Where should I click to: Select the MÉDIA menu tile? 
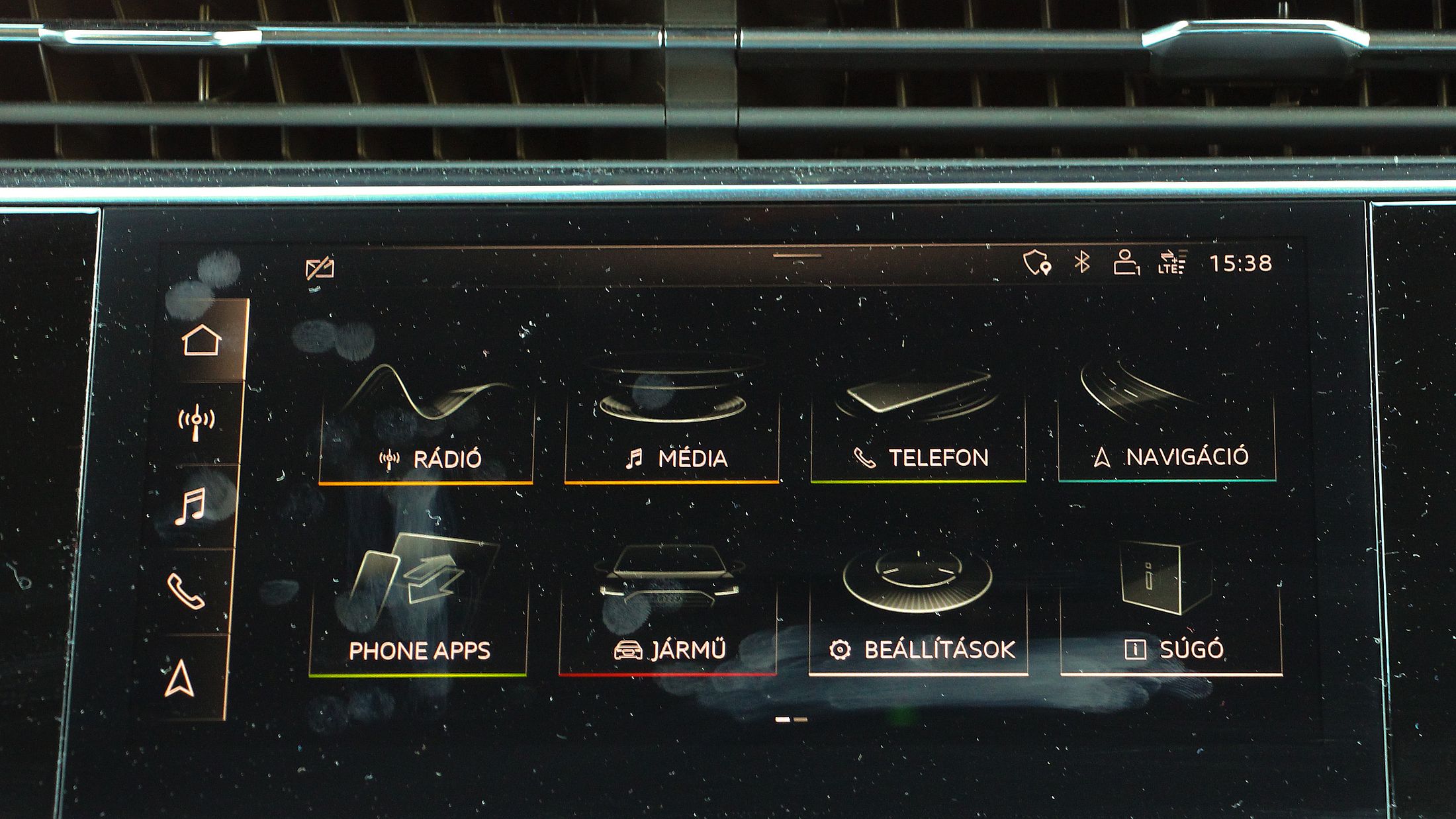click(x=672, y=427)
